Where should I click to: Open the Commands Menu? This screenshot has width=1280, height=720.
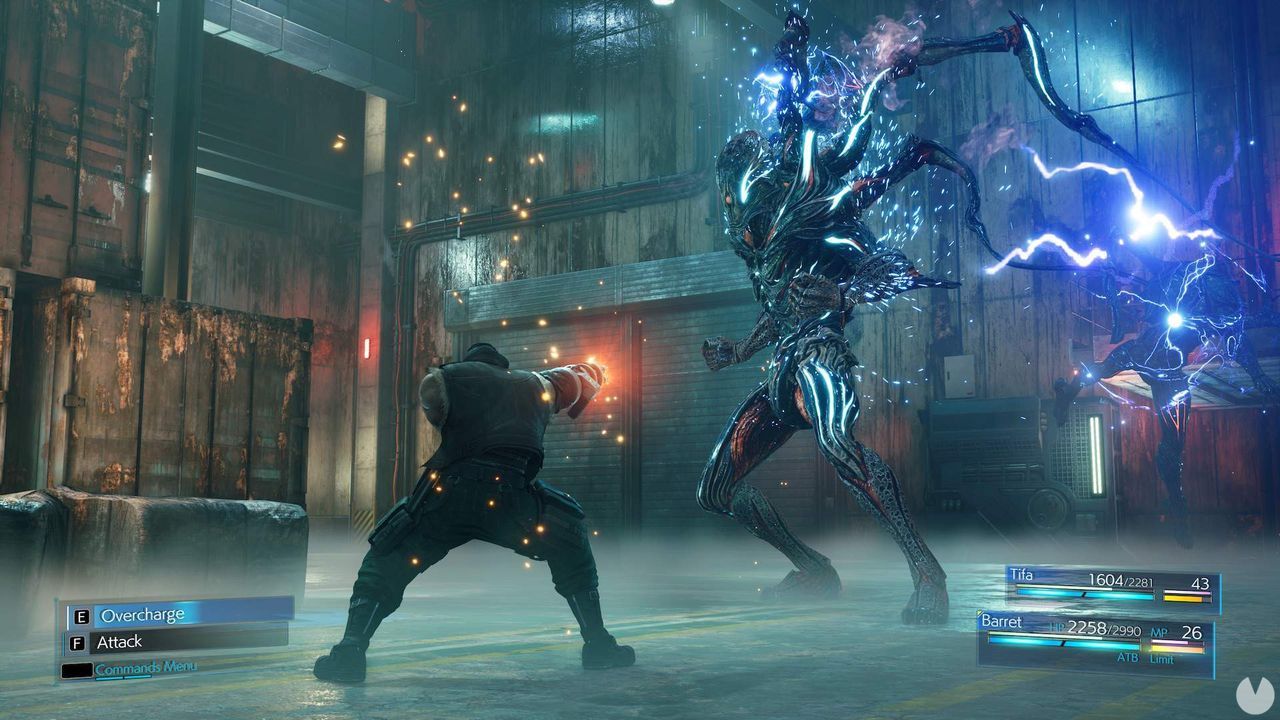pos(146,666)
